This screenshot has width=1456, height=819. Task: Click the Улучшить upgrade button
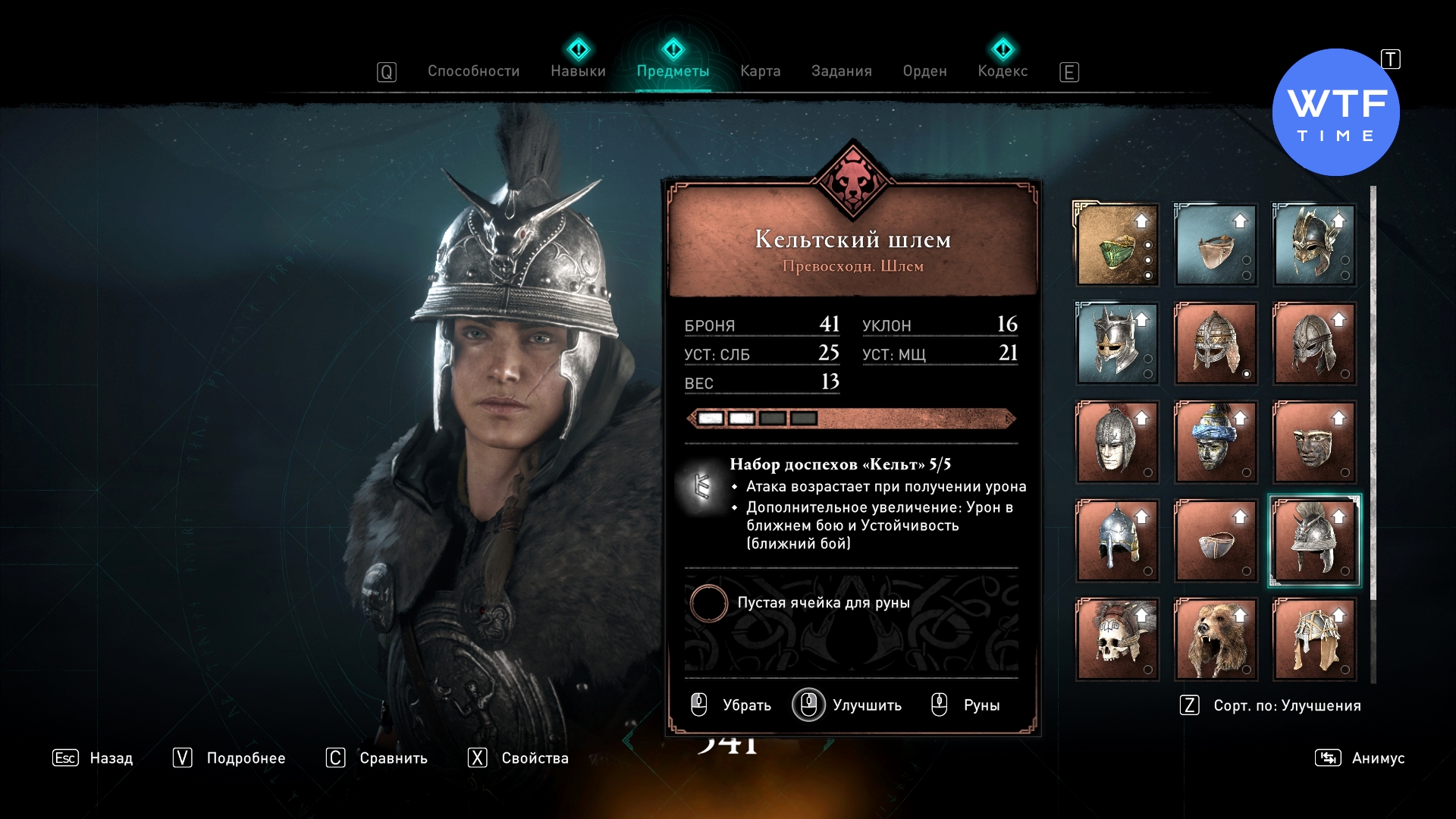pyautogui.click(x=848, y=705)
